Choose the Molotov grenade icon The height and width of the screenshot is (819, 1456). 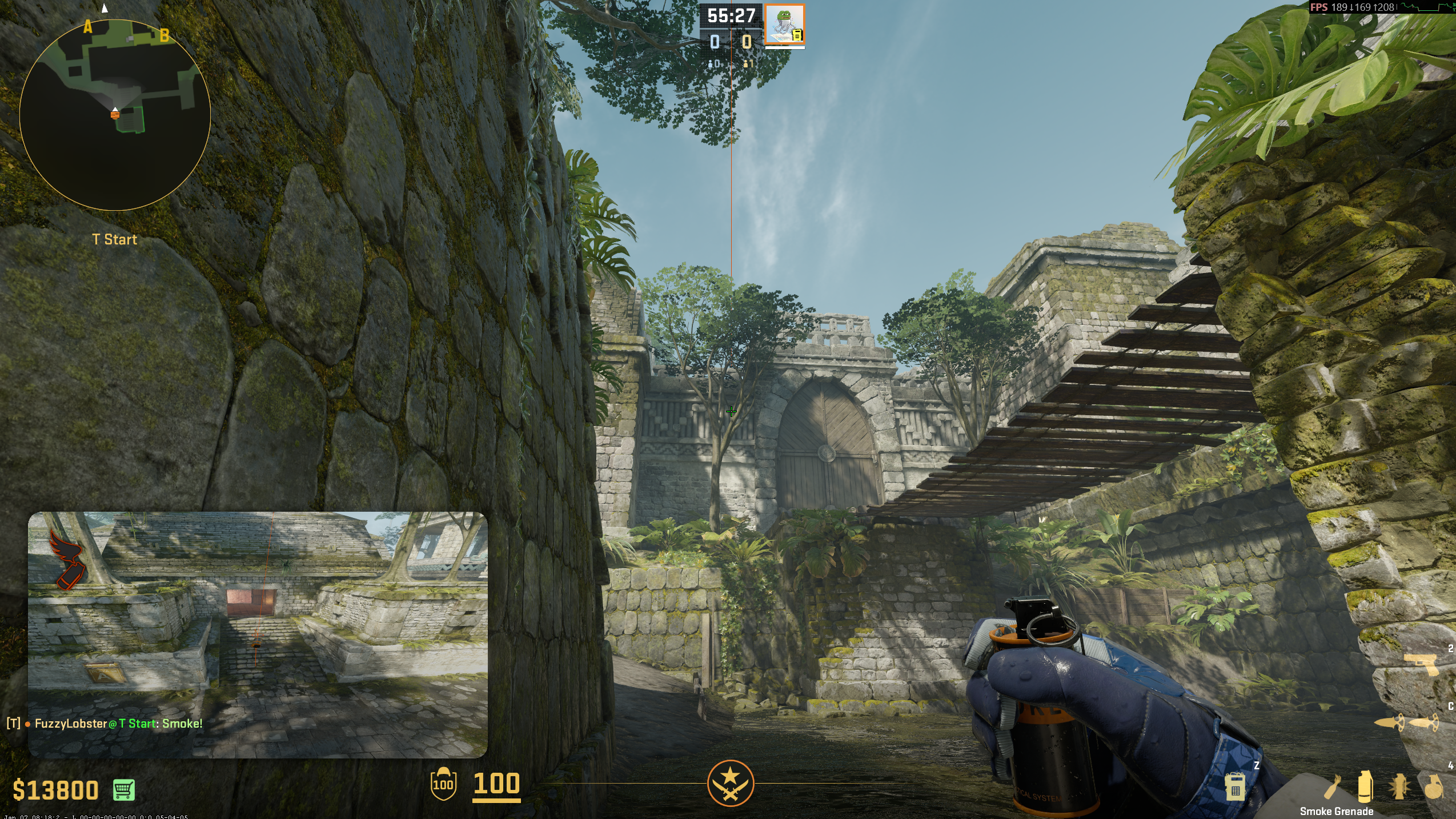pyautogui.click(x=1333, y=787)
